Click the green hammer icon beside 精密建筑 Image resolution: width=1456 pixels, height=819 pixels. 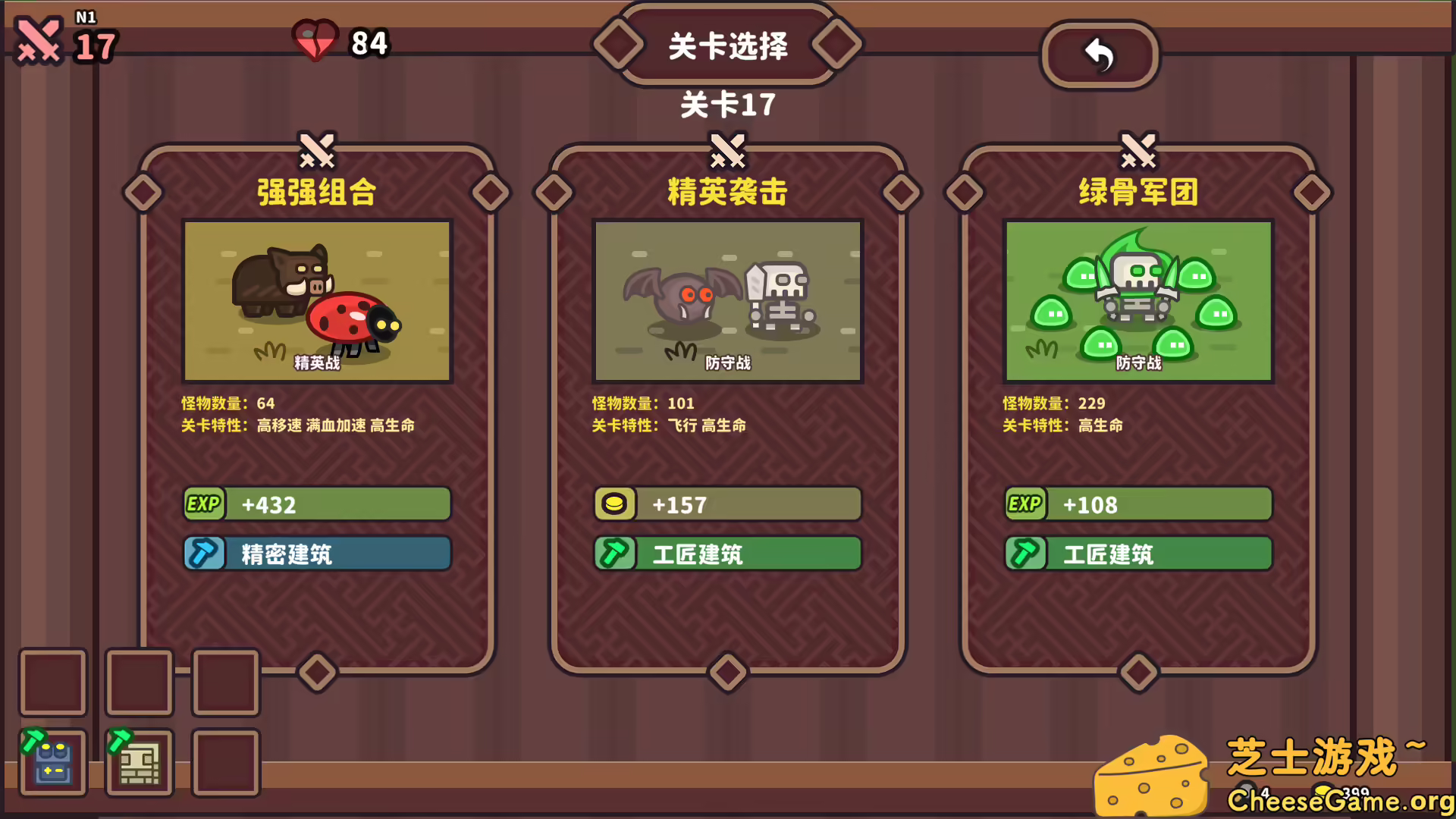(x=203, y=554)
